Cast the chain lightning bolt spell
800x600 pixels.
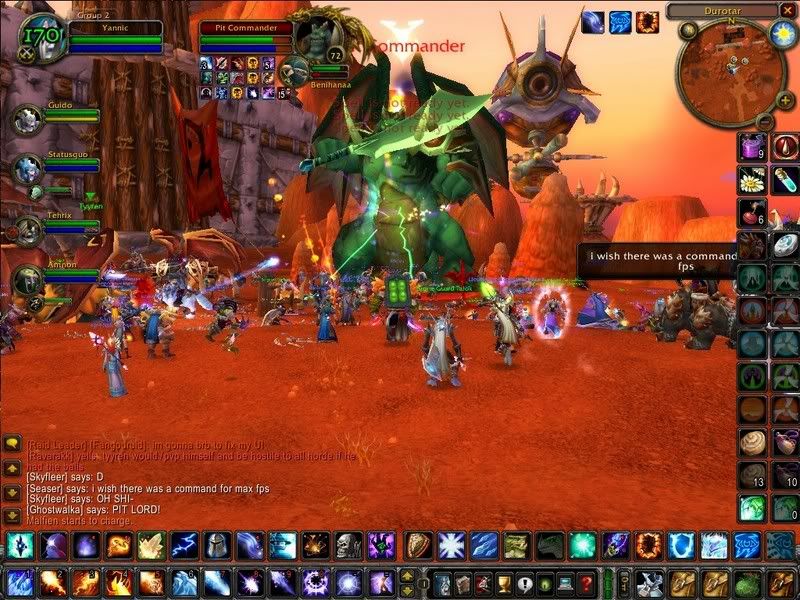coord(185,545)
